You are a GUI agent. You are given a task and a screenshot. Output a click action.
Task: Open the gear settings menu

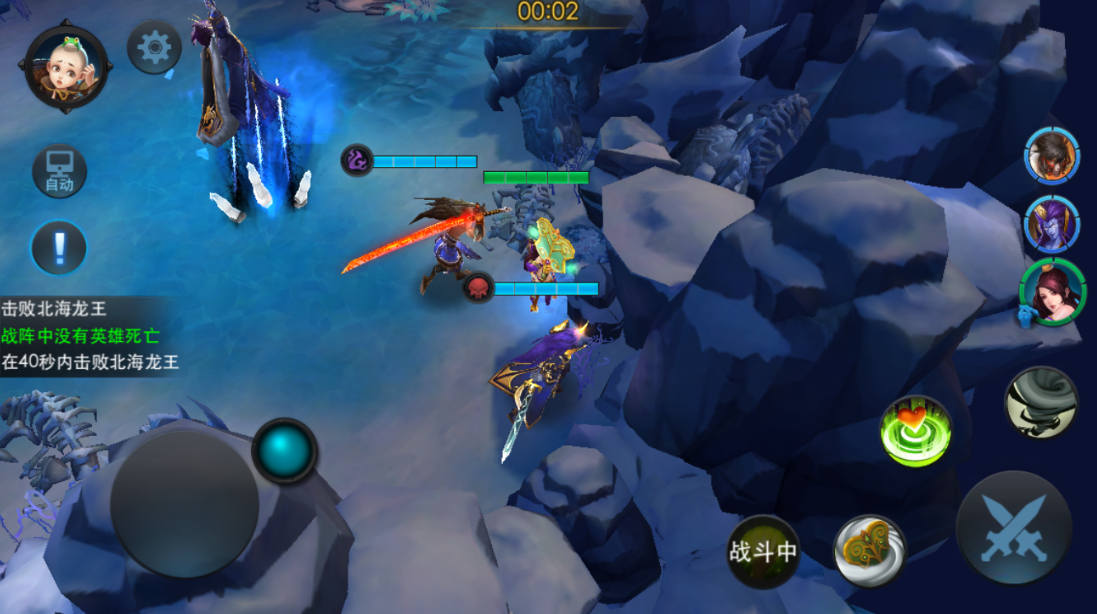pyautogui.click(x=154, y=48)
